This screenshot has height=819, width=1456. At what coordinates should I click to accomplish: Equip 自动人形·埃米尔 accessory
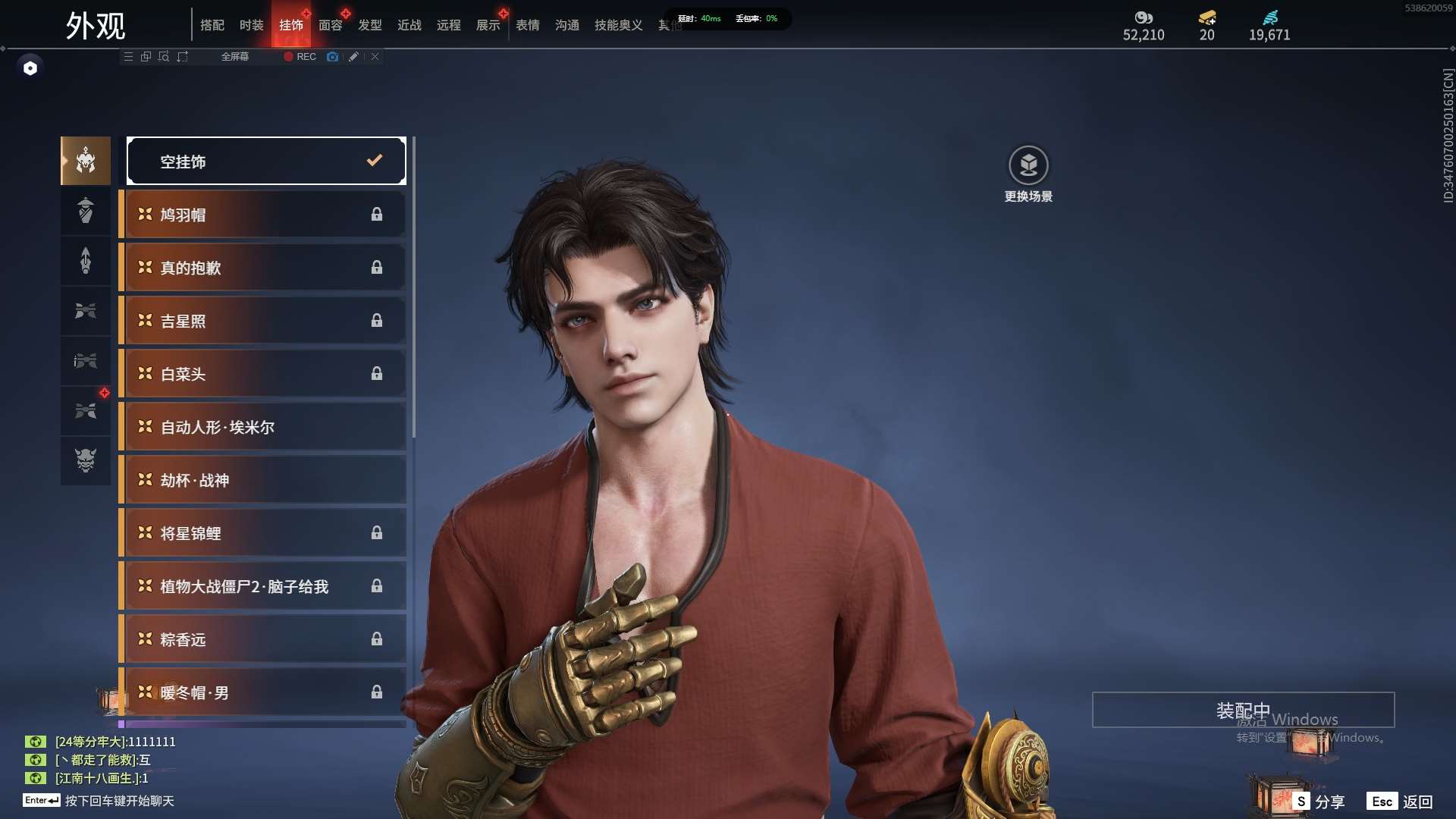pyautogui.click(x=262, y=427)
